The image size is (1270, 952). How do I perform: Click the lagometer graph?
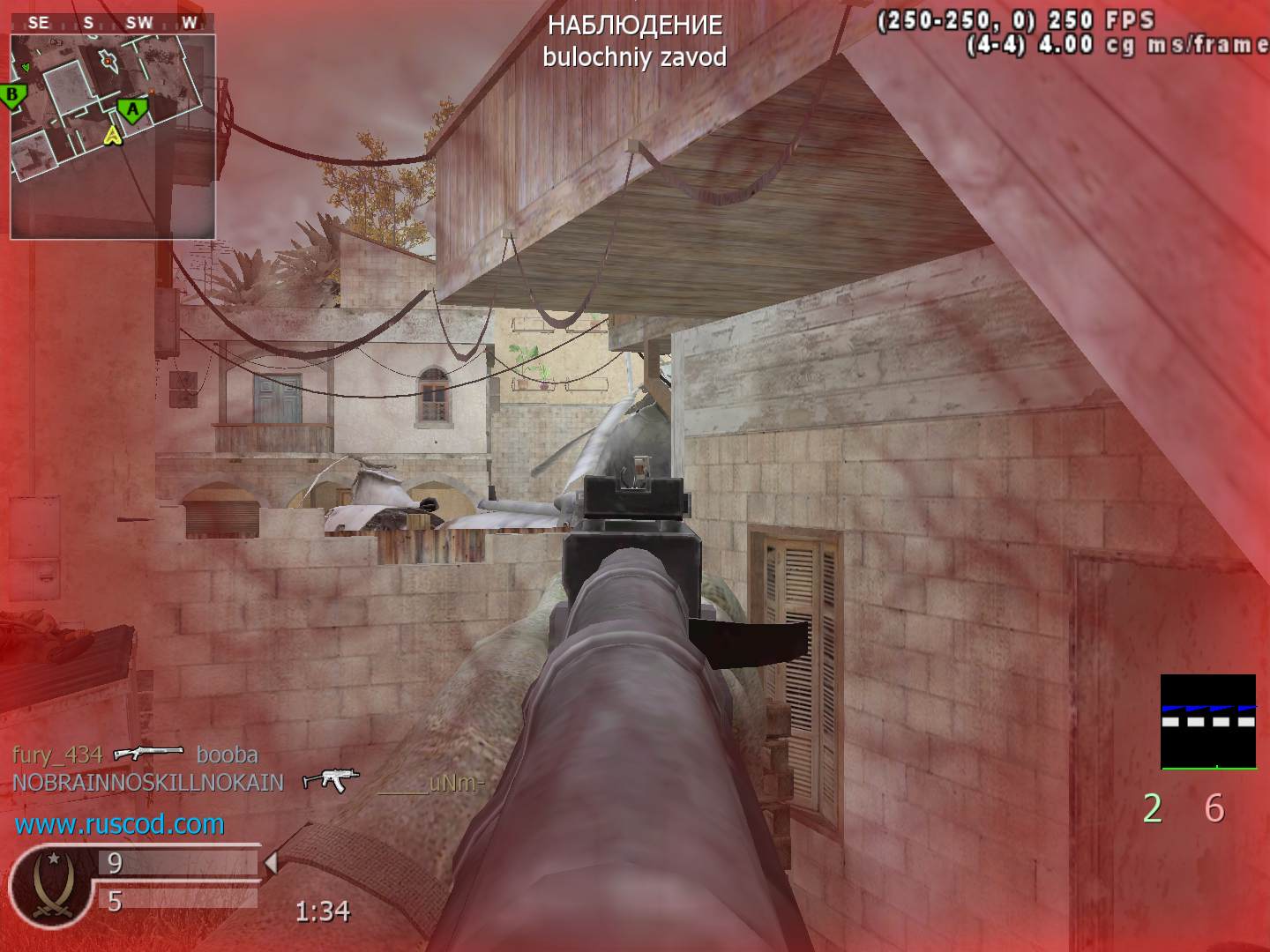point(1207,722)
